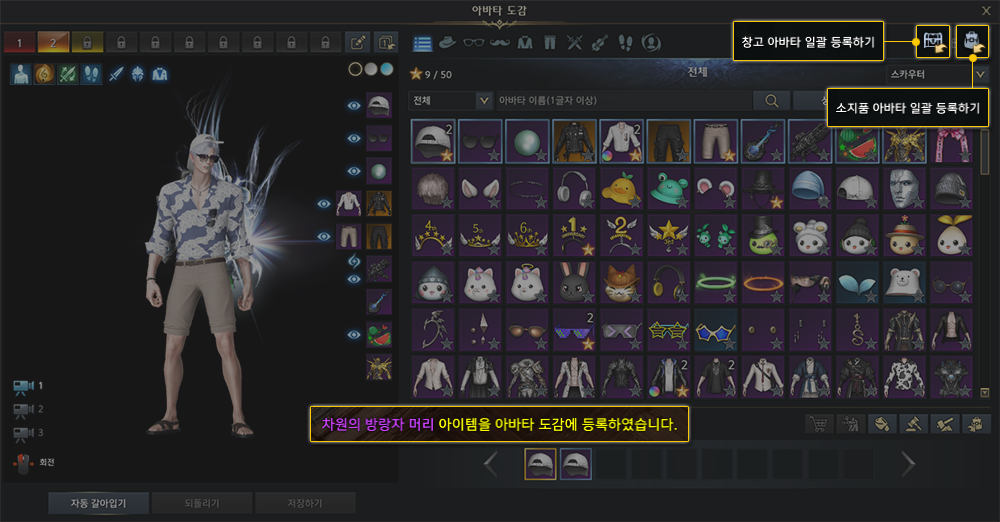Viewport: 1000px width, 522px height.
Task: Pick the white headphones avatar item
Action: pos(569,187)
